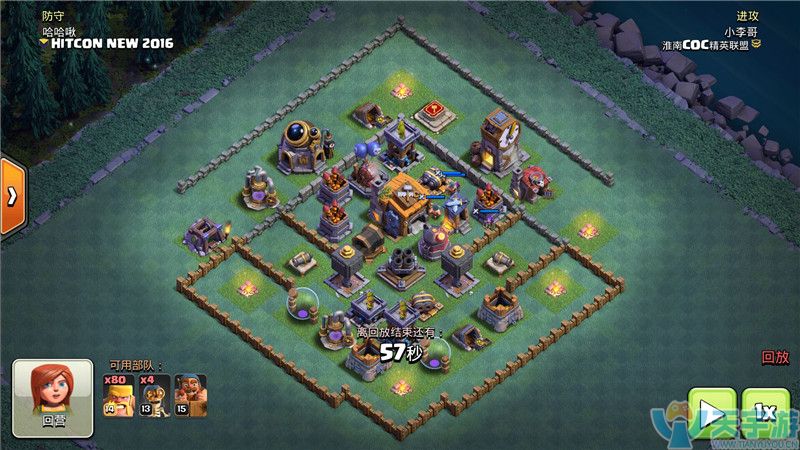Select the level 15 bearded hero icon
The width and height of the screenshot is (800, 450).
(x=190, y=395)
